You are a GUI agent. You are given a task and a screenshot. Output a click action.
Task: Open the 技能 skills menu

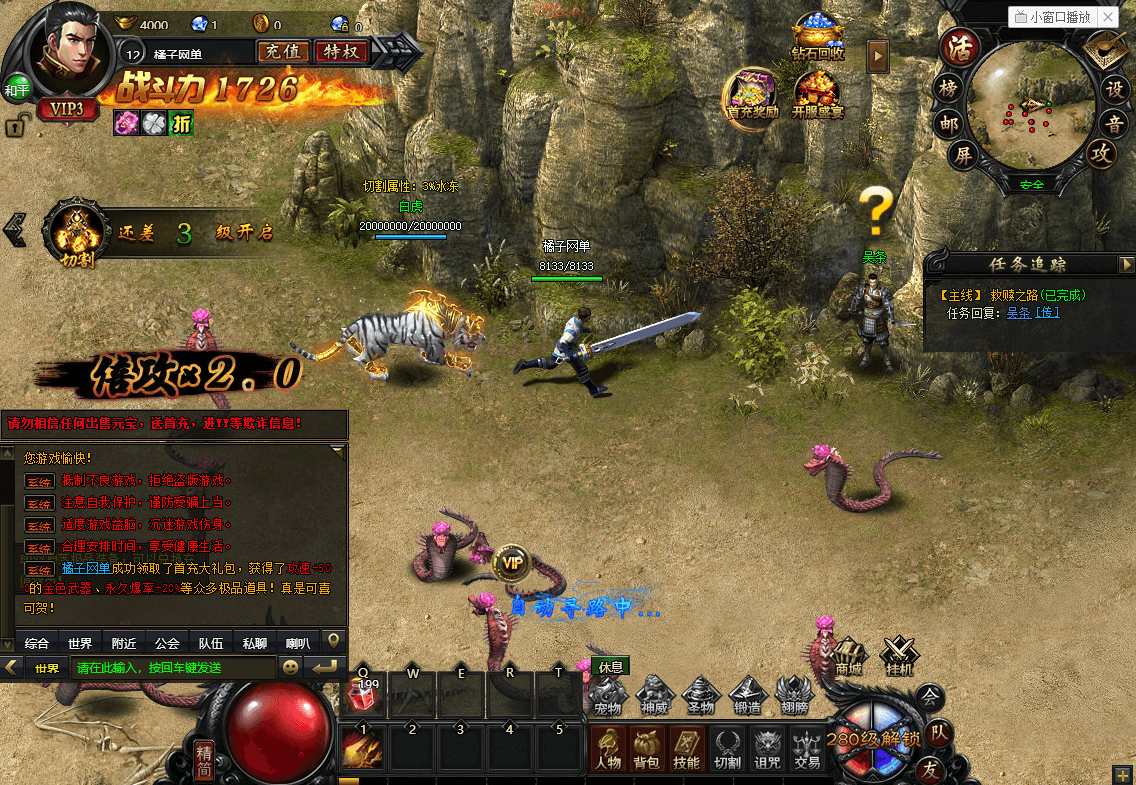click(686, 749)
